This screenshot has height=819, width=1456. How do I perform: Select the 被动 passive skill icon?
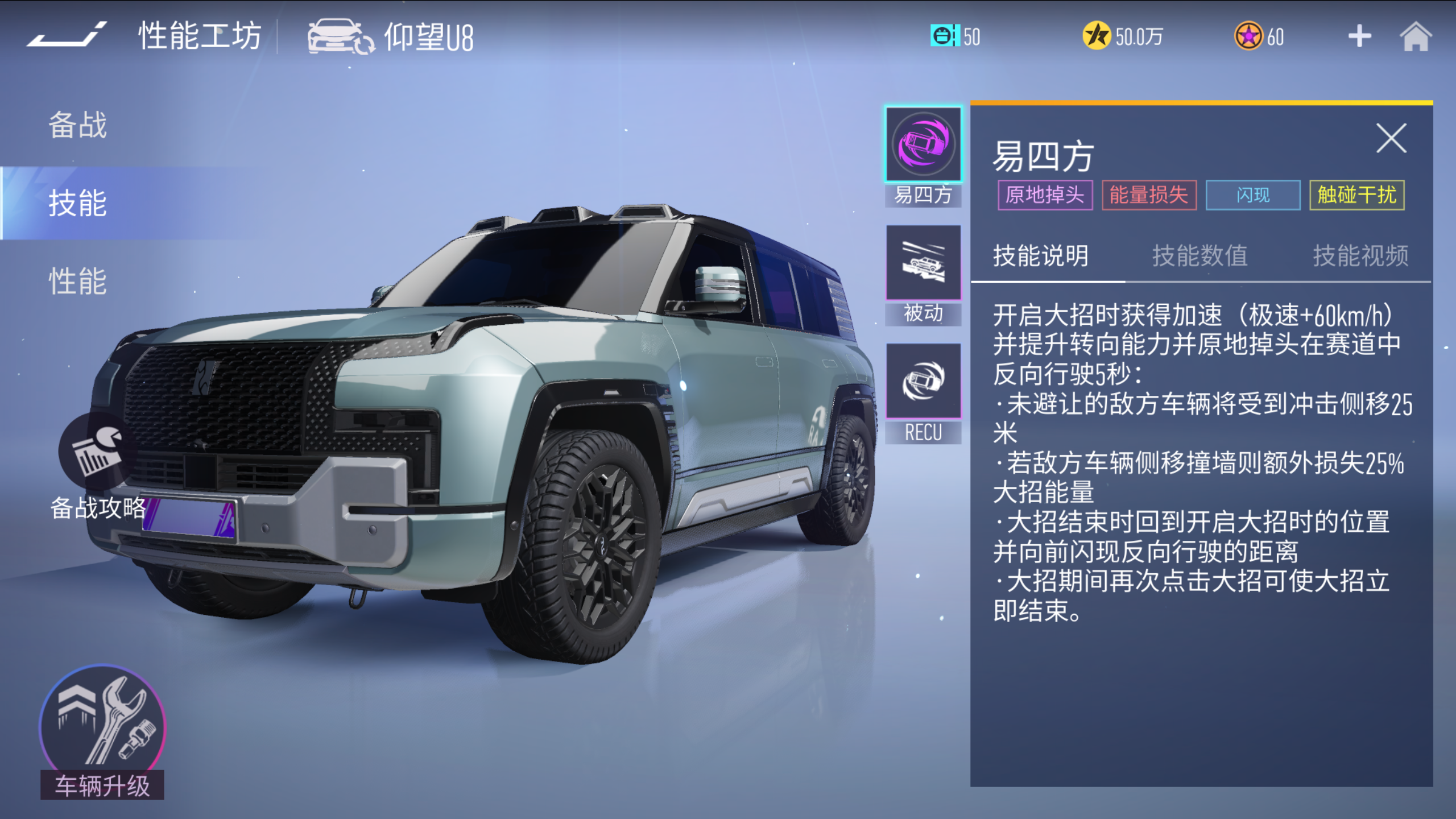point(923,263)
